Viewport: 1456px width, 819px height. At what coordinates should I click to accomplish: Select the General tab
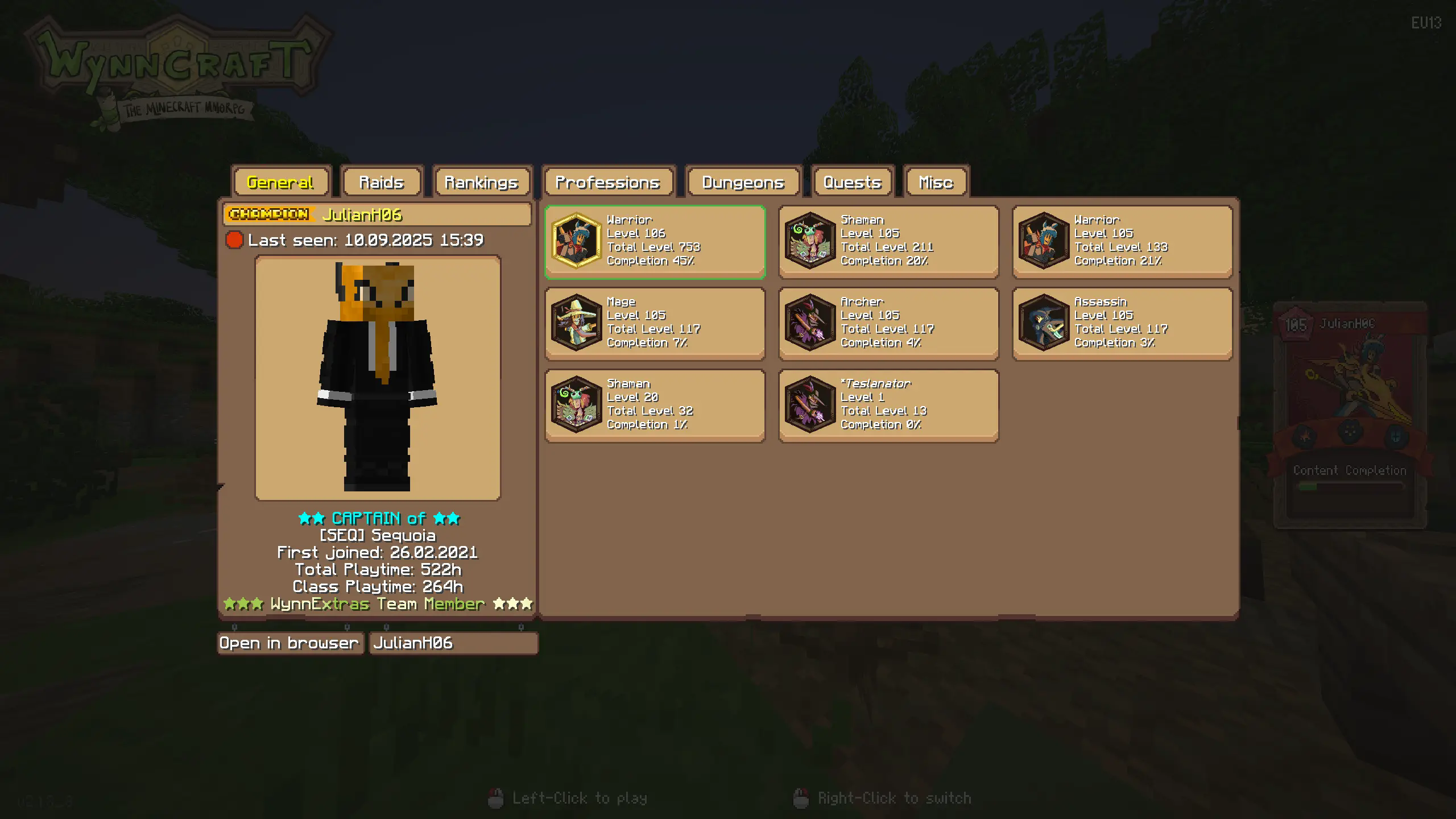(x=280, y=183)
